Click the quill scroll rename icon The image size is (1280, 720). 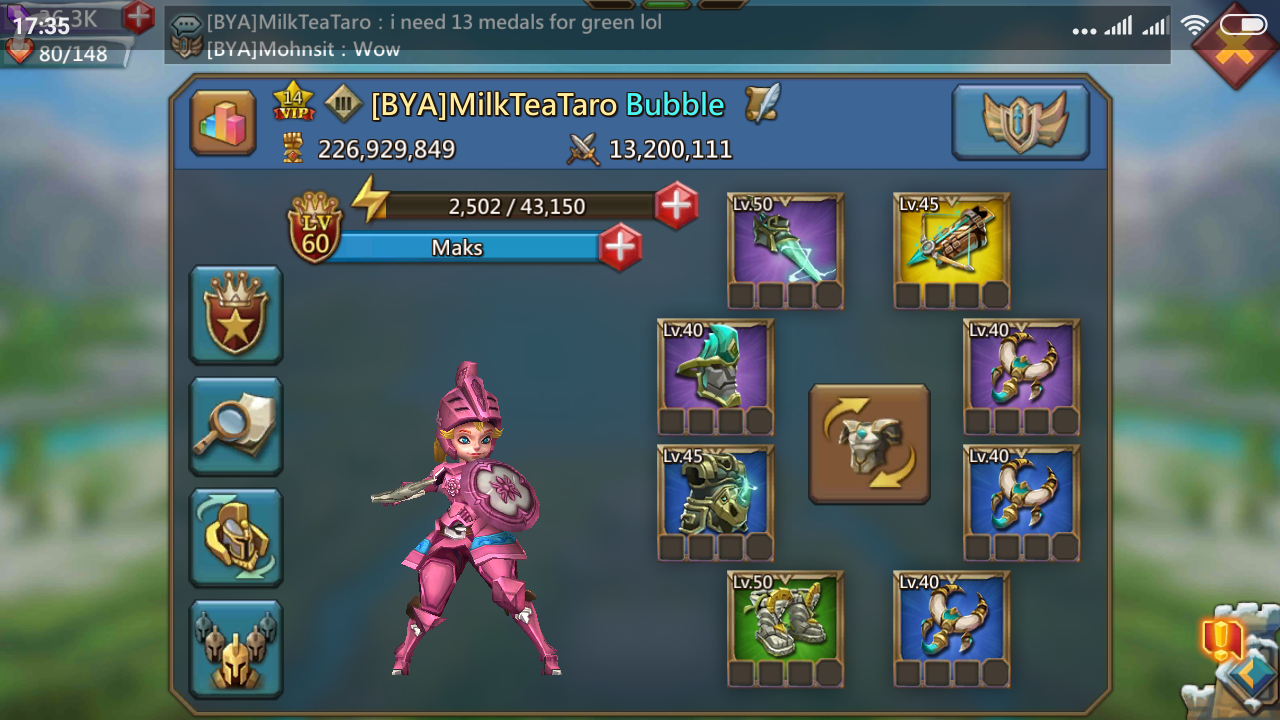coord(760,103)
